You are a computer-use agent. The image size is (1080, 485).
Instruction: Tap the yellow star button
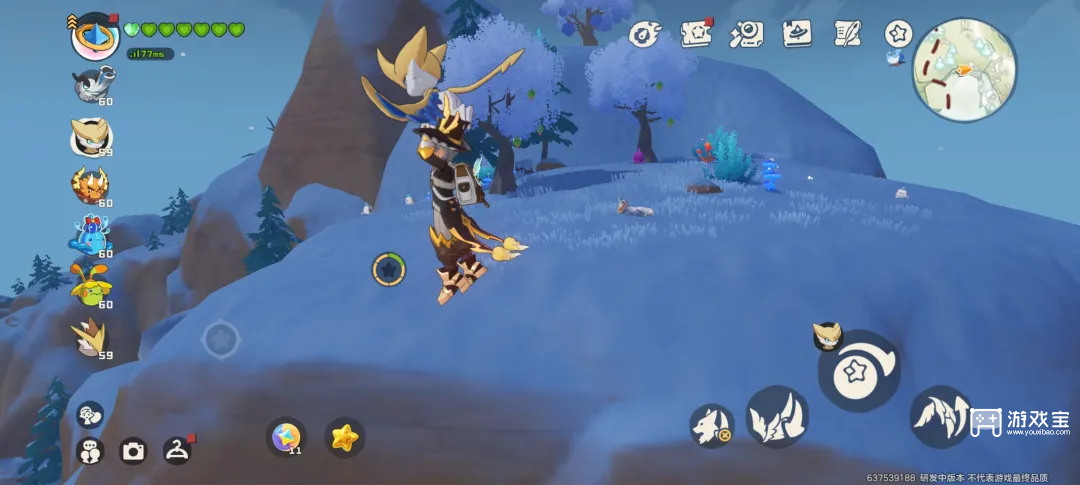[344, 437]
